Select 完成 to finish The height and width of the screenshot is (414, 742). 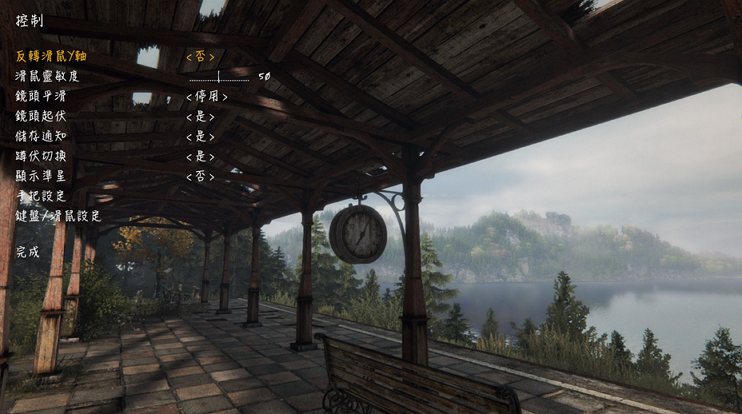tap(28, 252)
